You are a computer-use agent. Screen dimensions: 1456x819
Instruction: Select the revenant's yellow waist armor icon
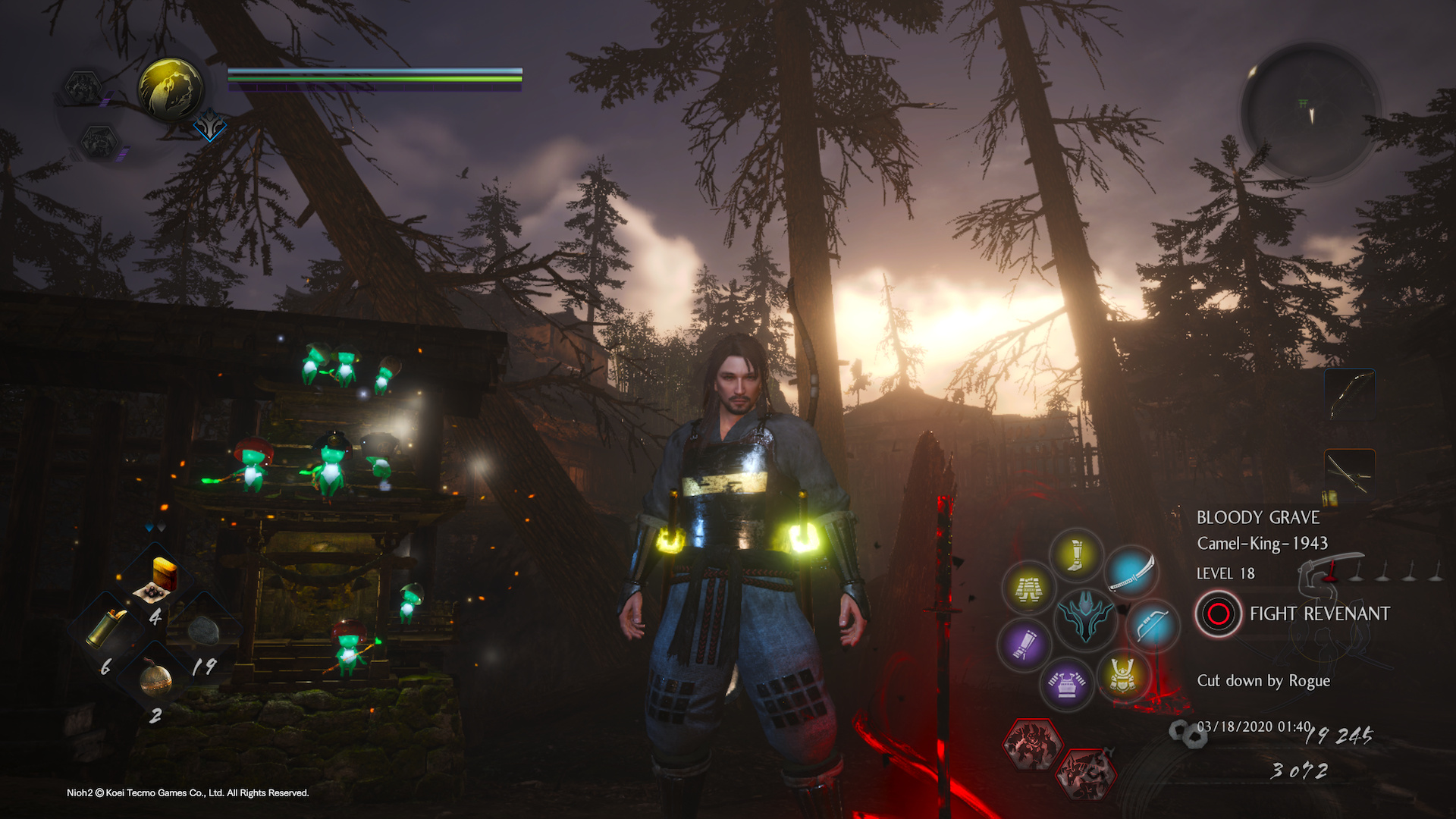(x=1028, y=588)
